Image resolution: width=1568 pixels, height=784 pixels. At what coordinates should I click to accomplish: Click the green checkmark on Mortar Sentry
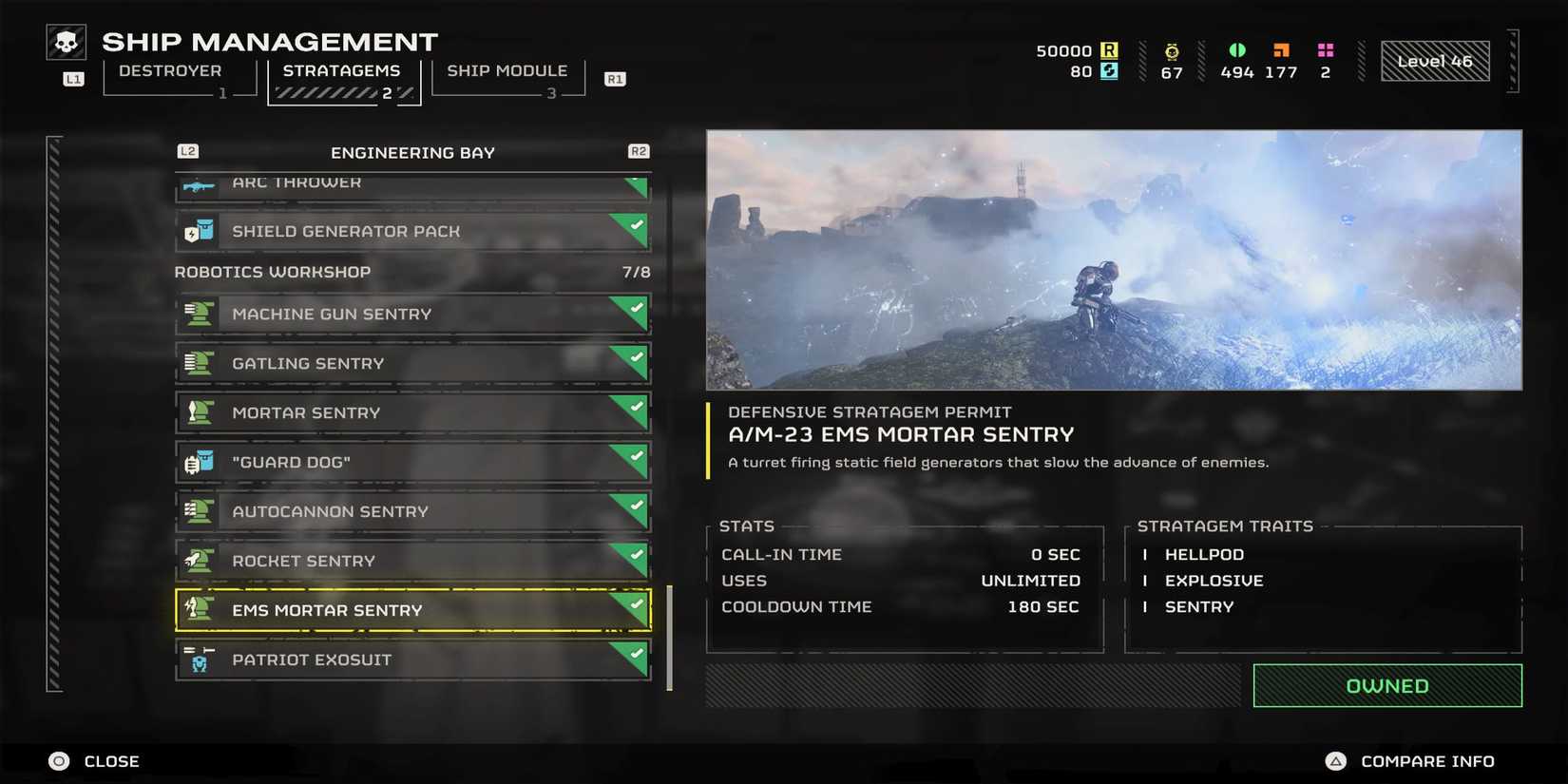(635, 407)
